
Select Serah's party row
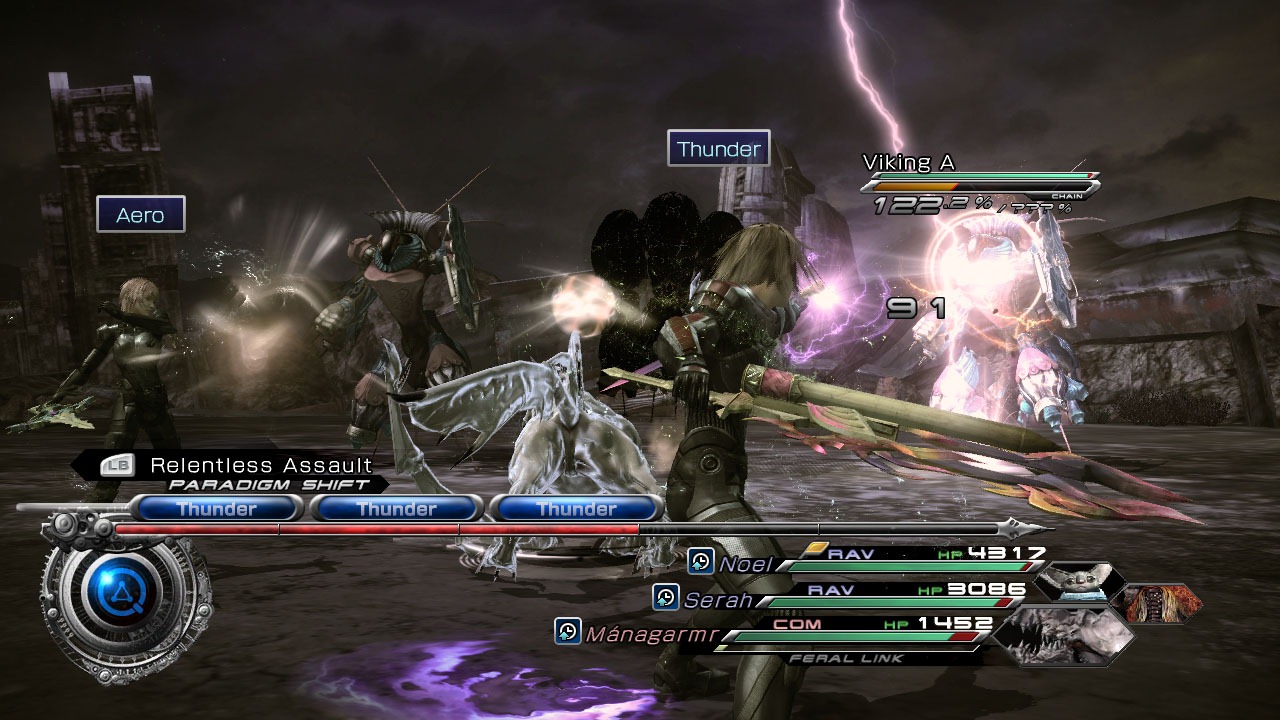click(x=850, y=598)
